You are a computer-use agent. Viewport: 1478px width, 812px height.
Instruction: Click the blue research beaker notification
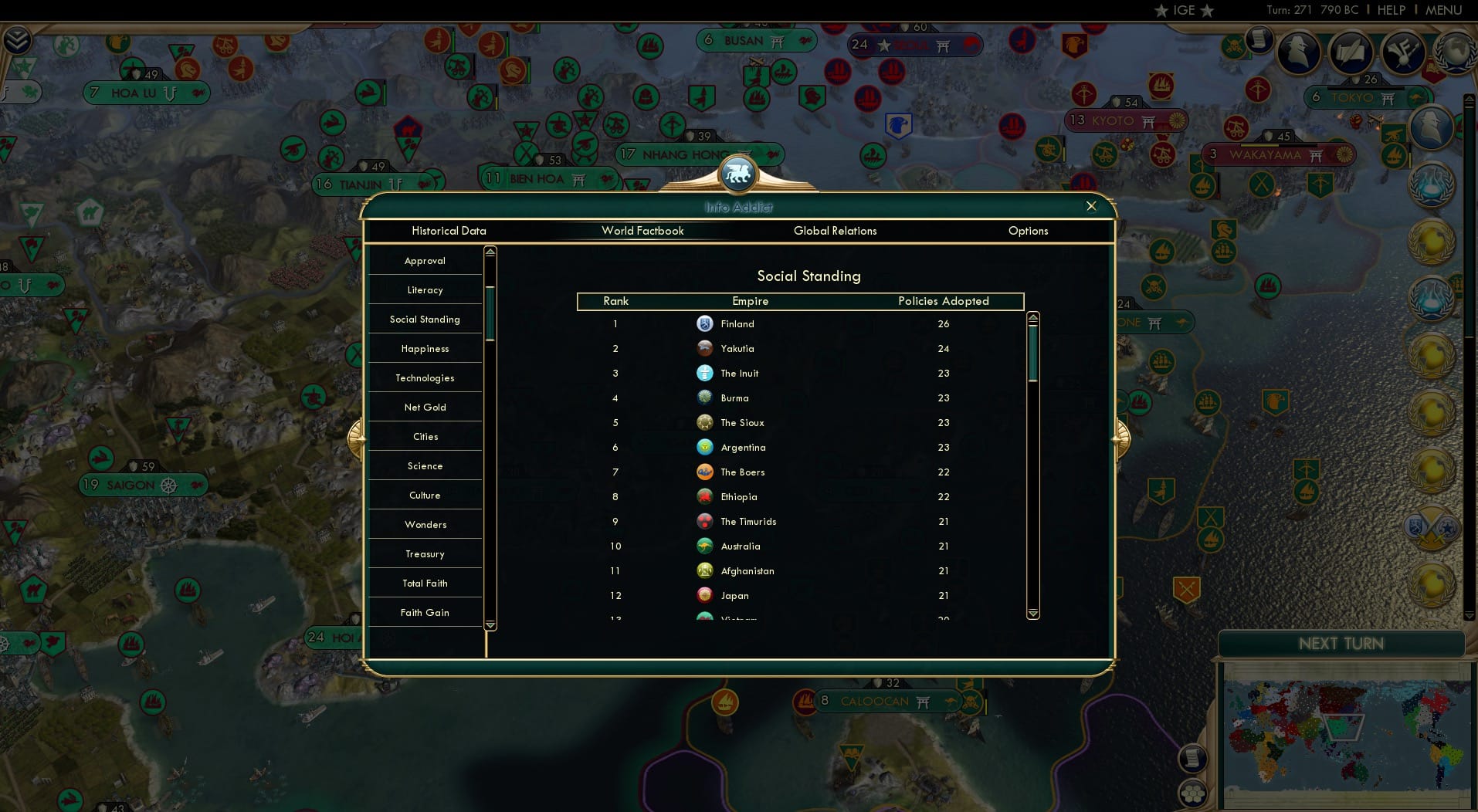tap(1432, 186)
